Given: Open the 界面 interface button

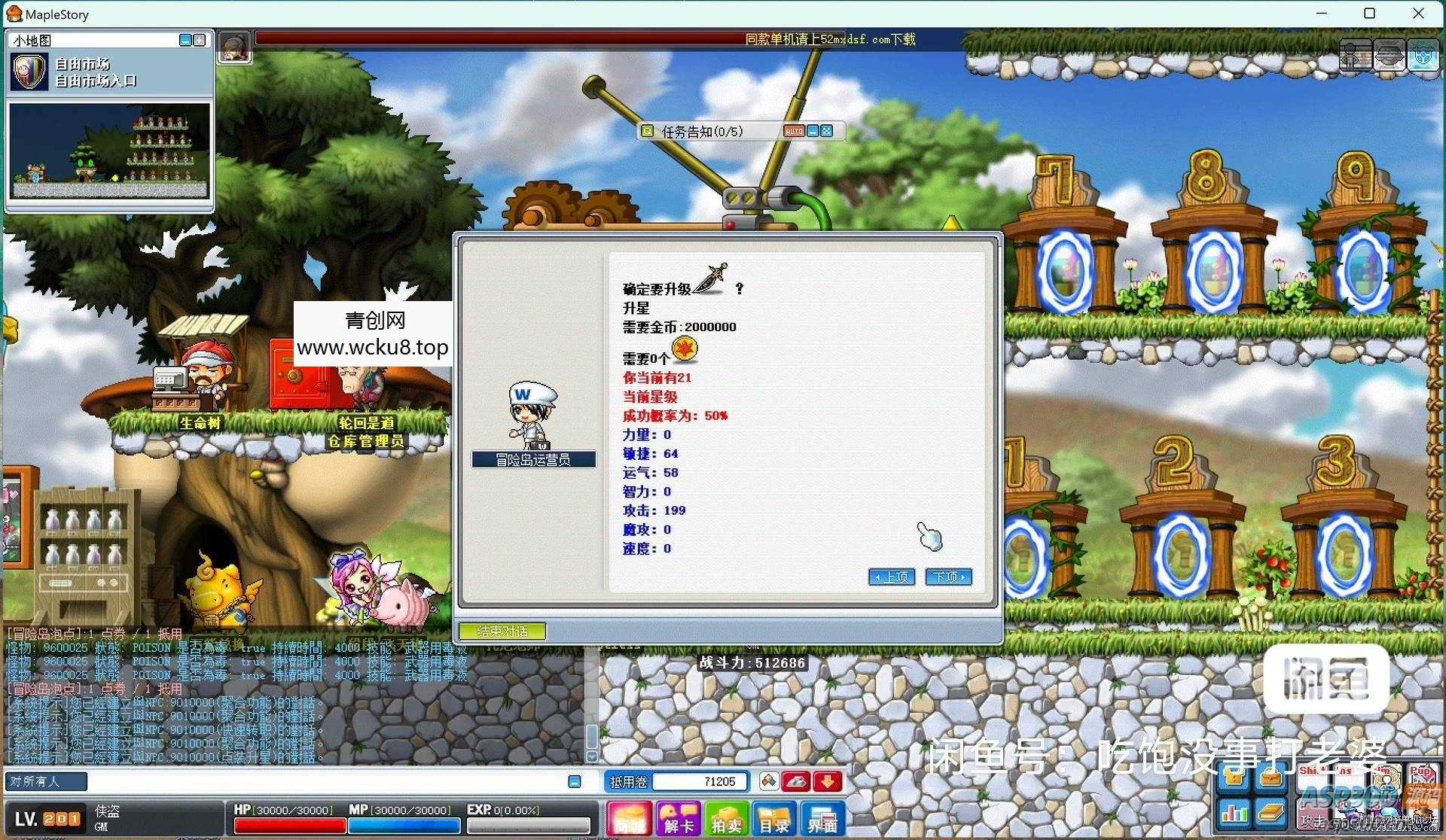Looking at the screenshot, I should (x=822, y=819).
